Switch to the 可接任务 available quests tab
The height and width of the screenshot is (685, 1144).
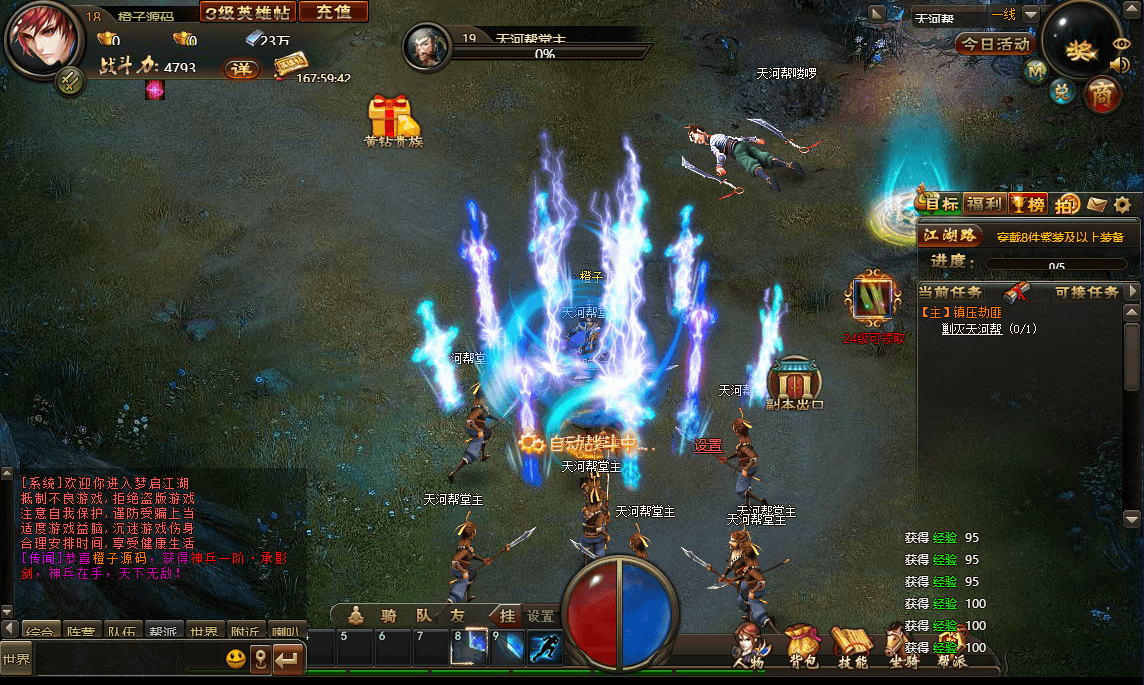tap(1086, 292)
